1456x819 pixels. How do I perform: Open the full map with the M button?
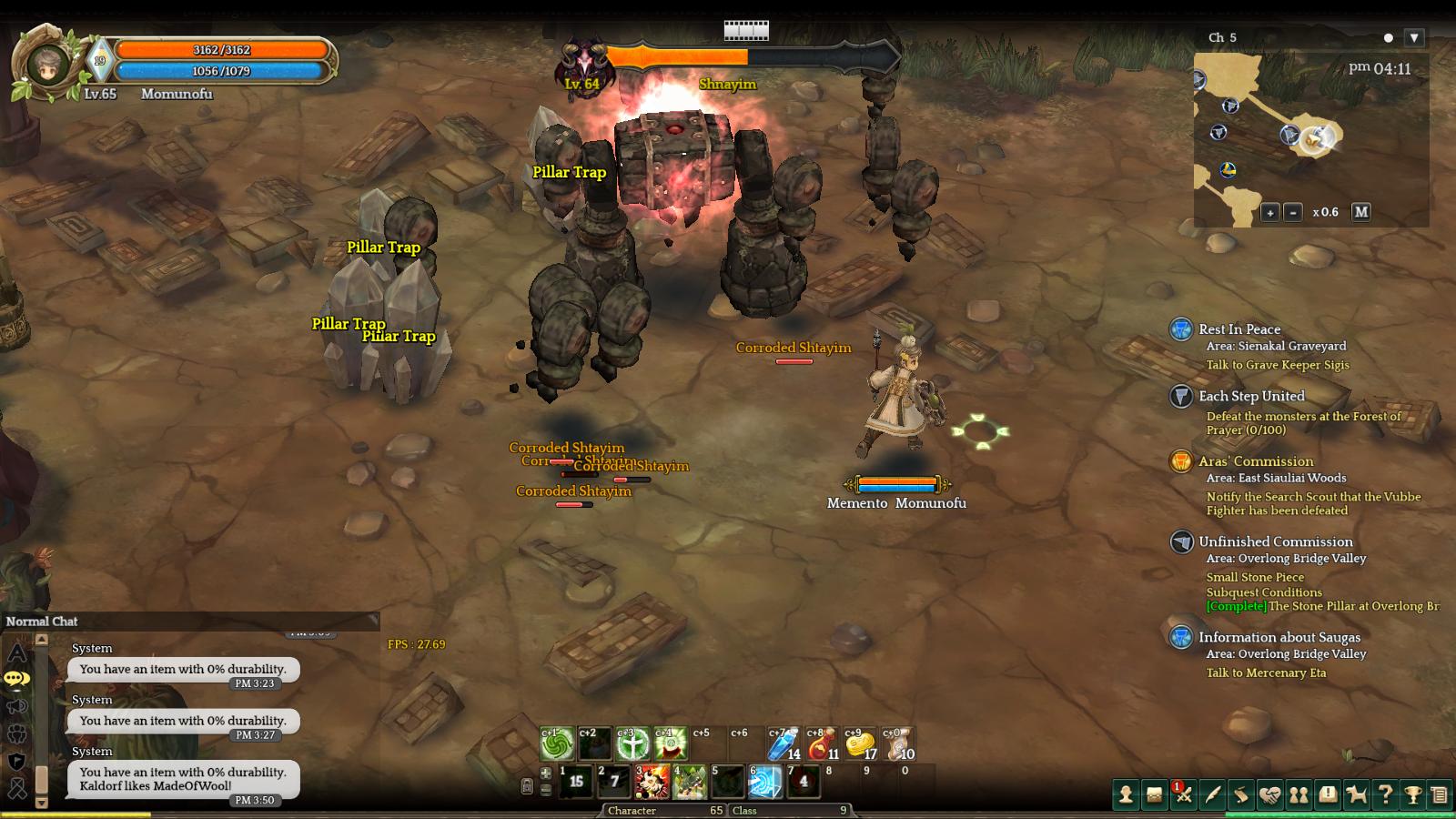[1360, 211]
